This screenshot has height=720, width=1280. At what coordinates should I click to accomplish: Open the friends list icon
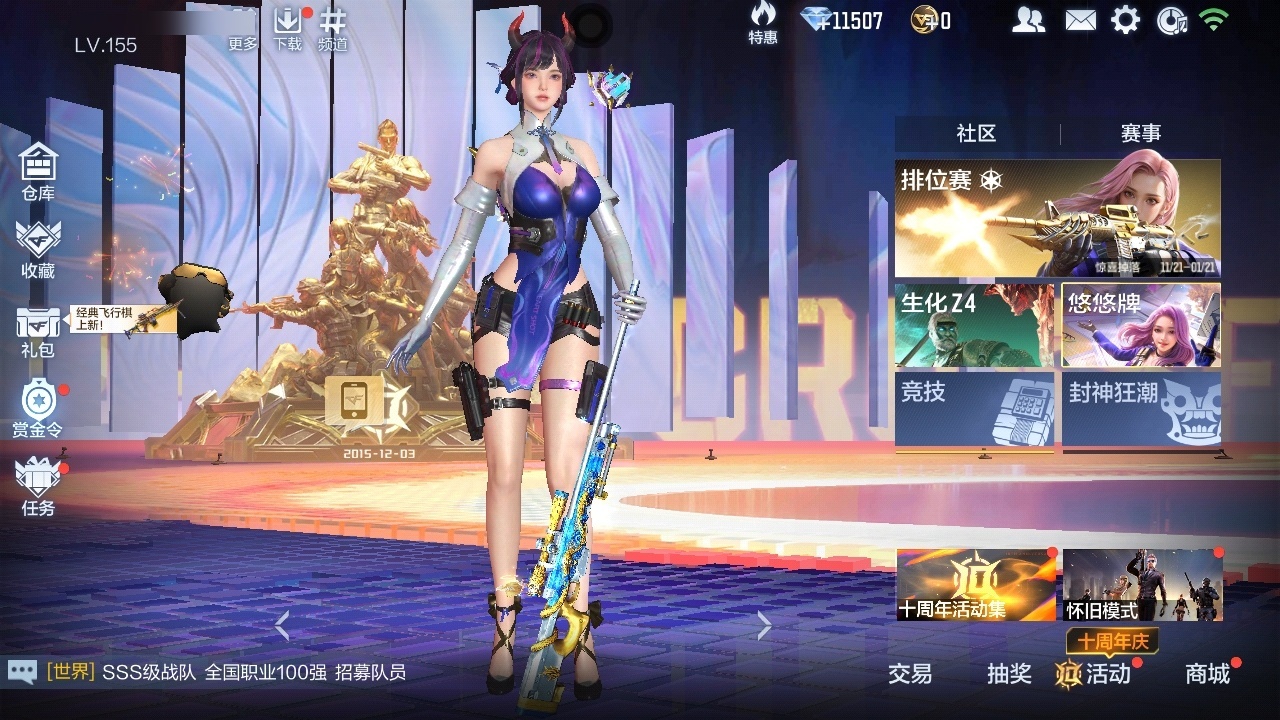point(1028,20)
